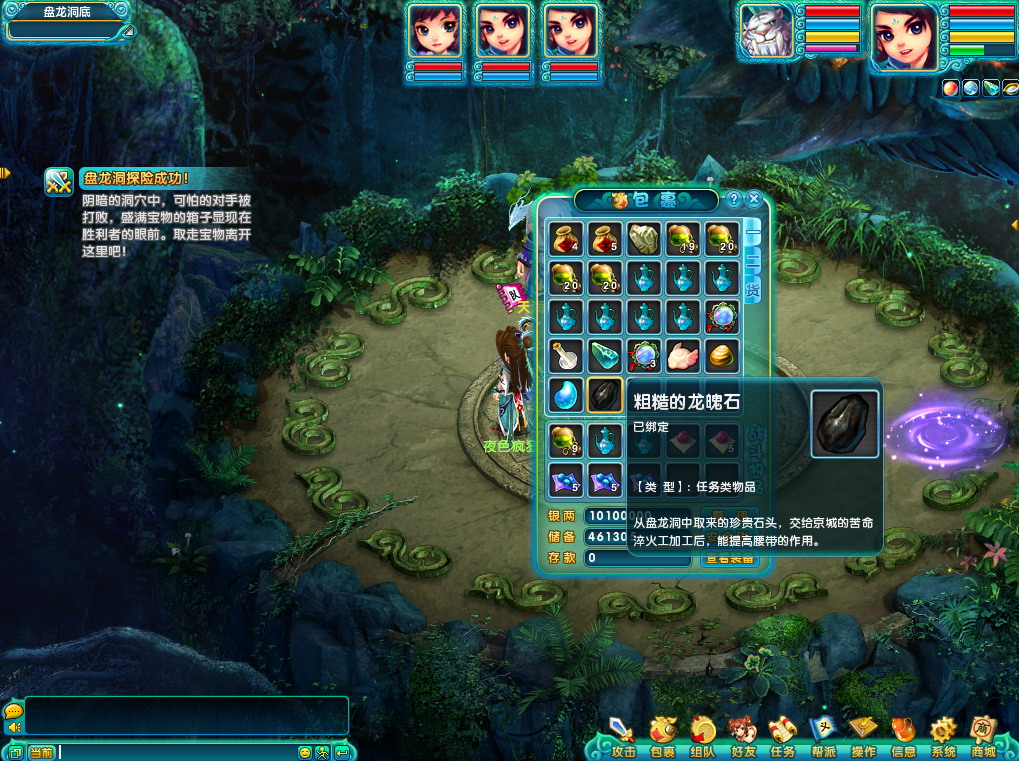This screenshot has height=761, width=1019.
Task: Show the 好友 friends list
Action: click(742, 737)
